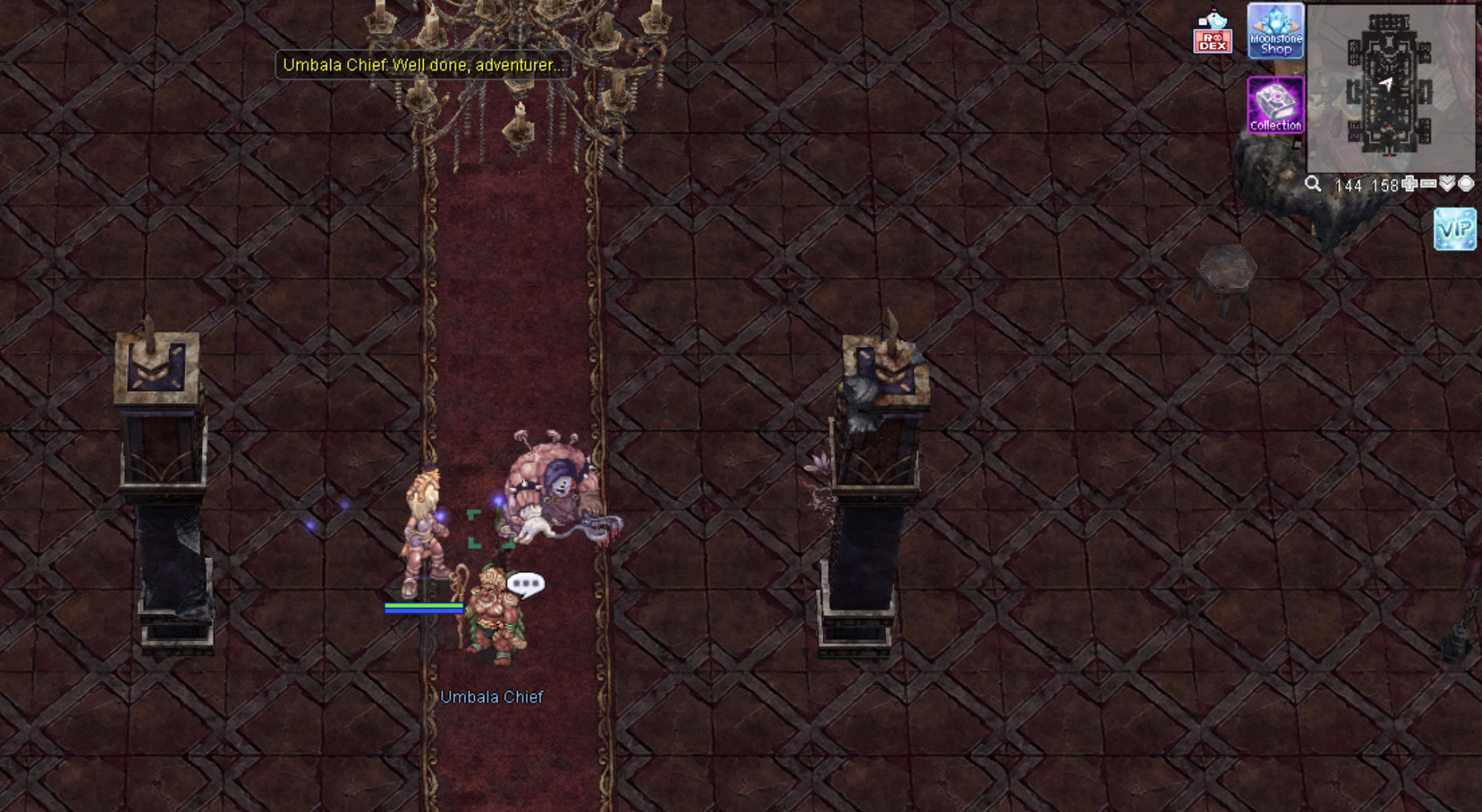Click the minimap double-chevron down button
The width and height of the screenshot is (1482, 812).
click(x=1447, y=184)
